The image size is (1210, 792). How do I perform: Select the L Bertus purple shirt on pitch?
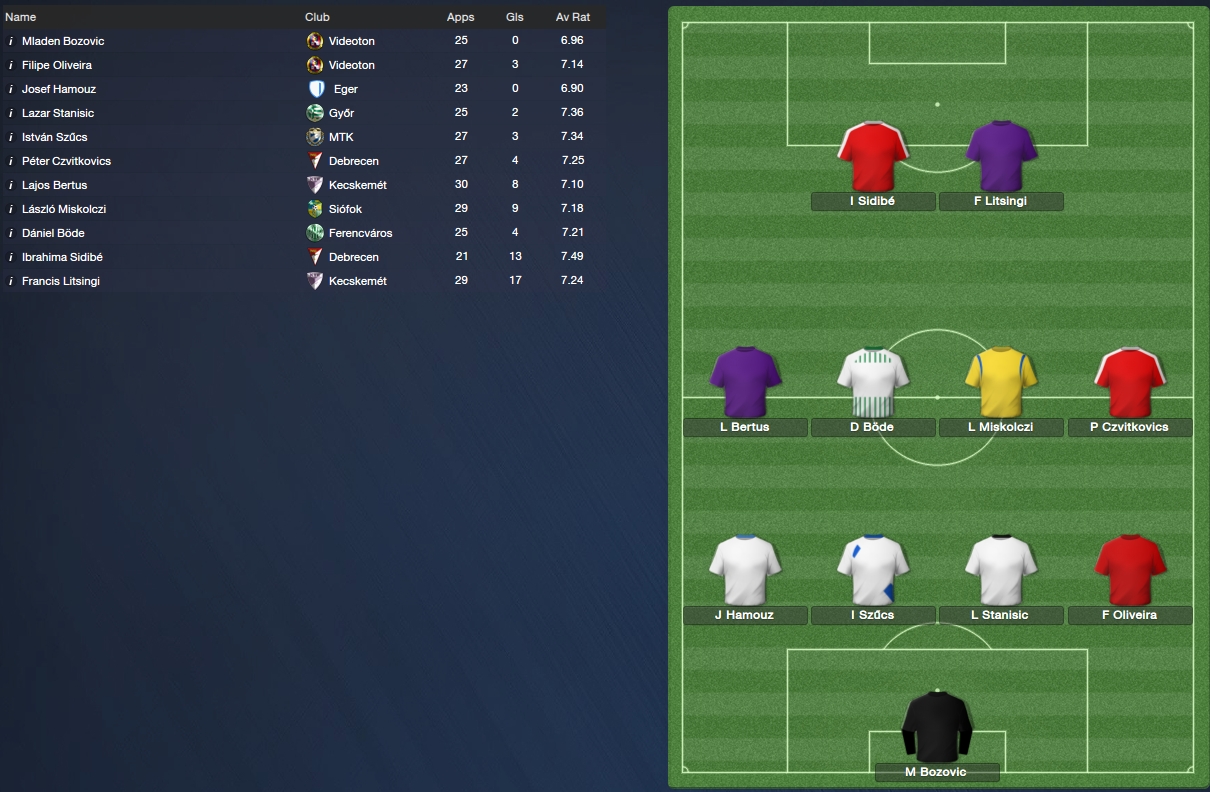(x=745, y=381)
